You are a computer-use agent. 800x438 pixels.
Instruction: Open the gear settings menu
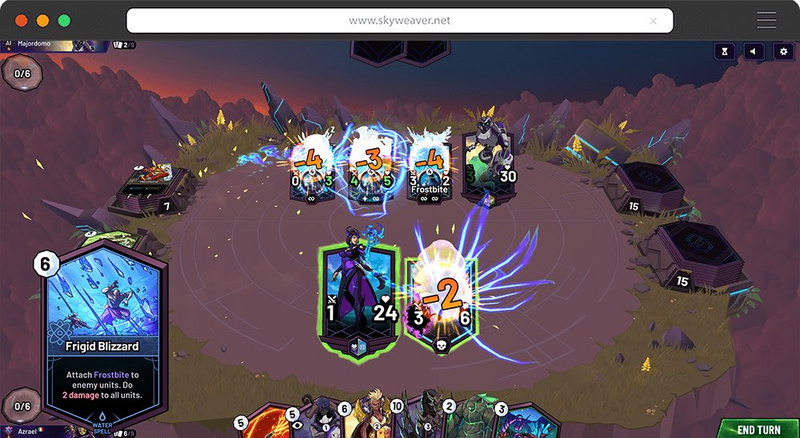783,51
